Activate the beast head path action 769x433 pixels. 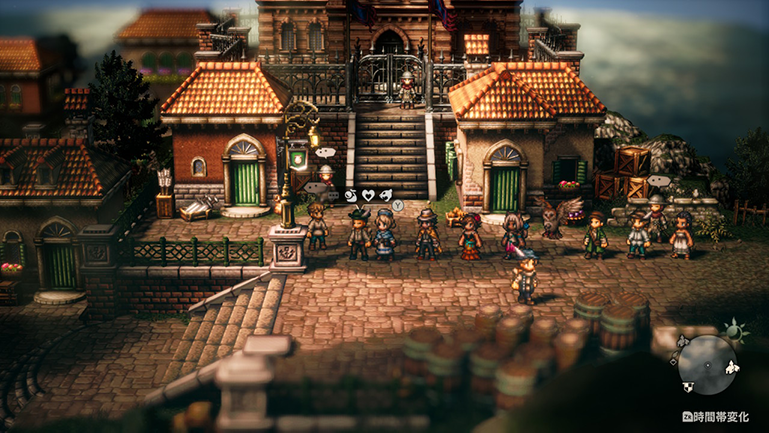point(384,193)
